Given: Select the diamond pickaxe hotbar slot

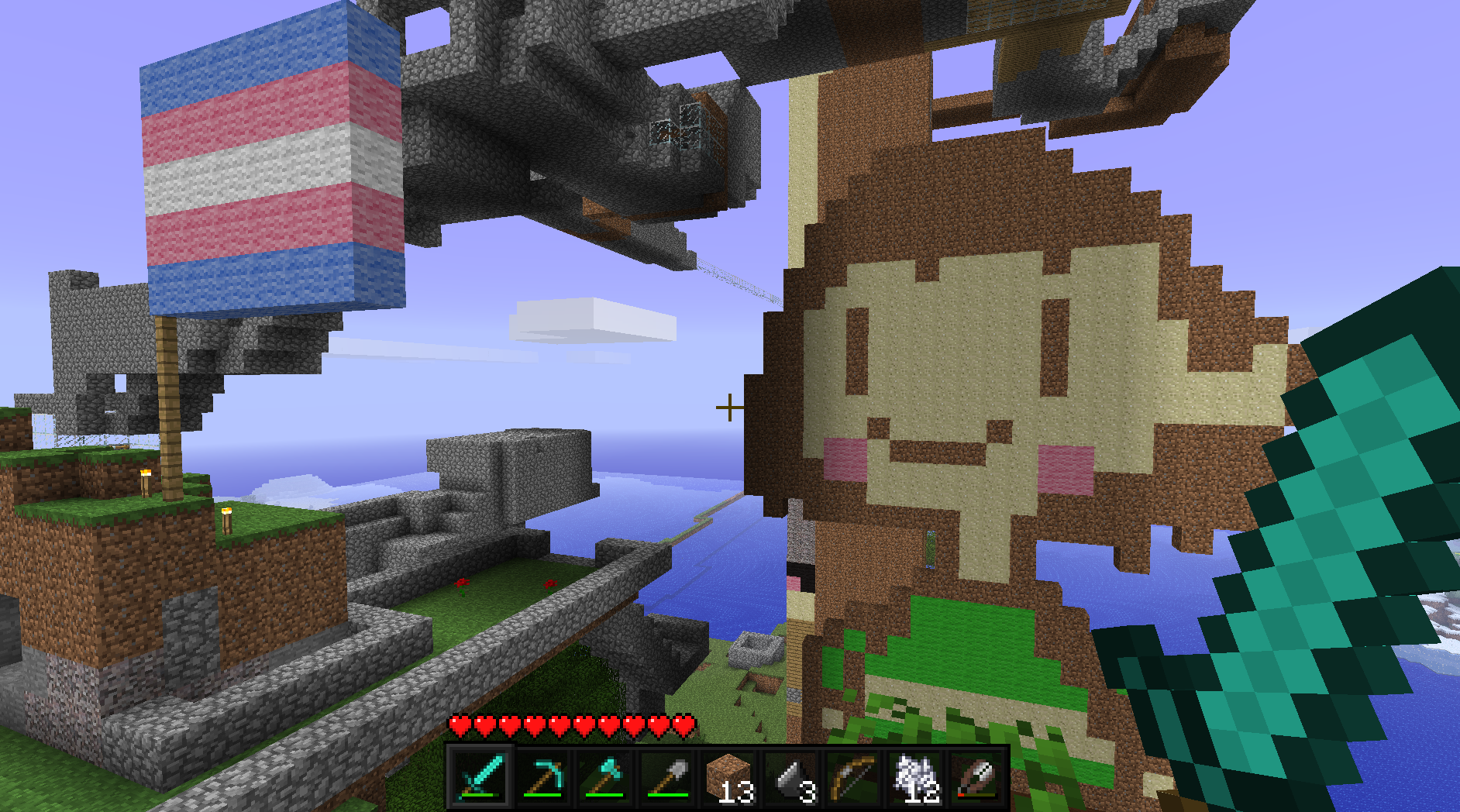Looking at the screenshot, I should click(542, 779).
